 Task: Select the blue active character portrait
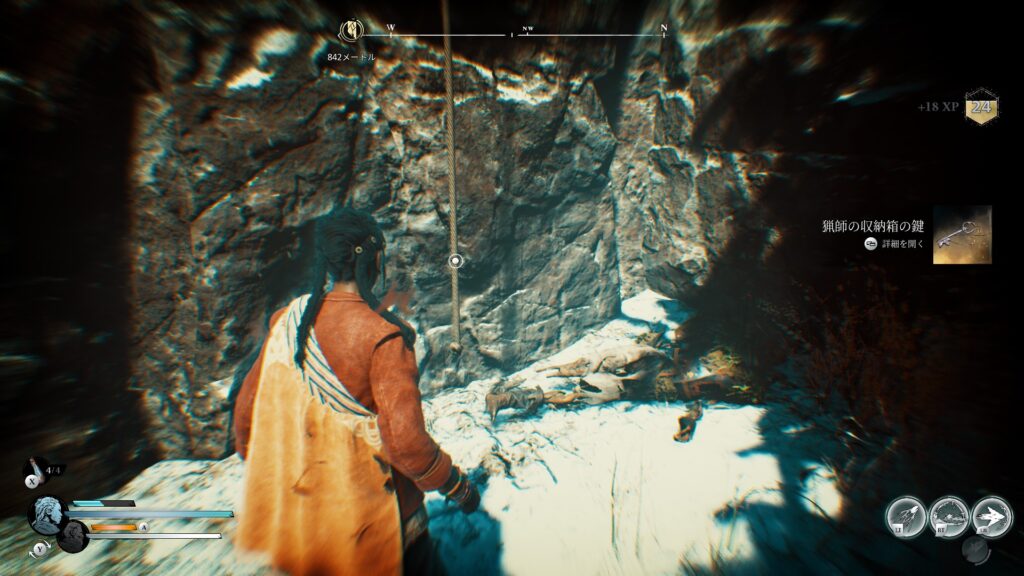coord(48,514)
